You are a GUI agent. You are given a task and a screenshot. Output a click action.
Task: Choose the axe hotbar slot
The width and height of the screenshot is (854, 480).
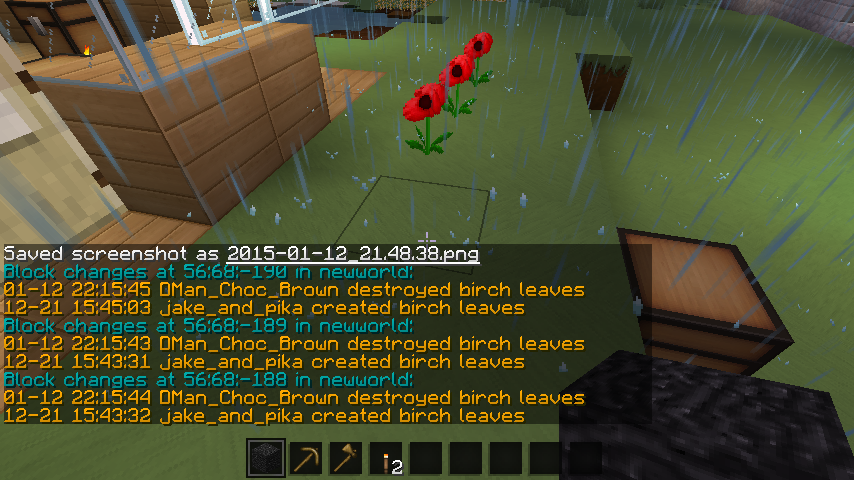pyautogui.click(x=346, y=459)
